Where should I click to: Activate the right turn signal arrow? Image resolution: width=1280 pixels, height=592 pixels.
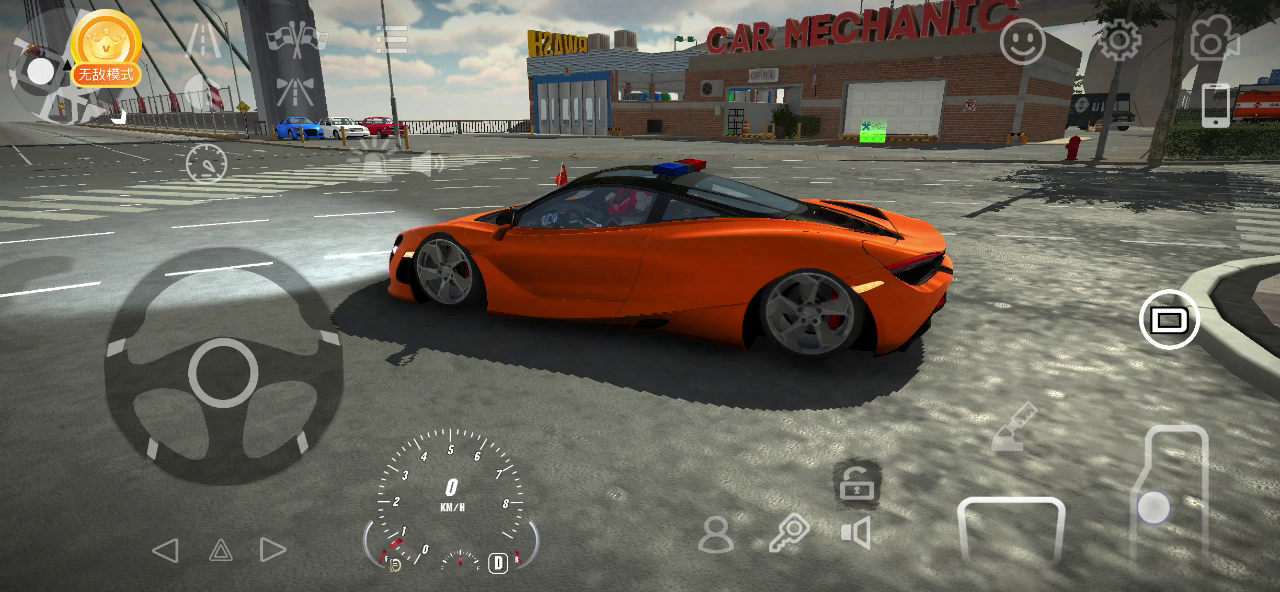[x=273, y=550]
